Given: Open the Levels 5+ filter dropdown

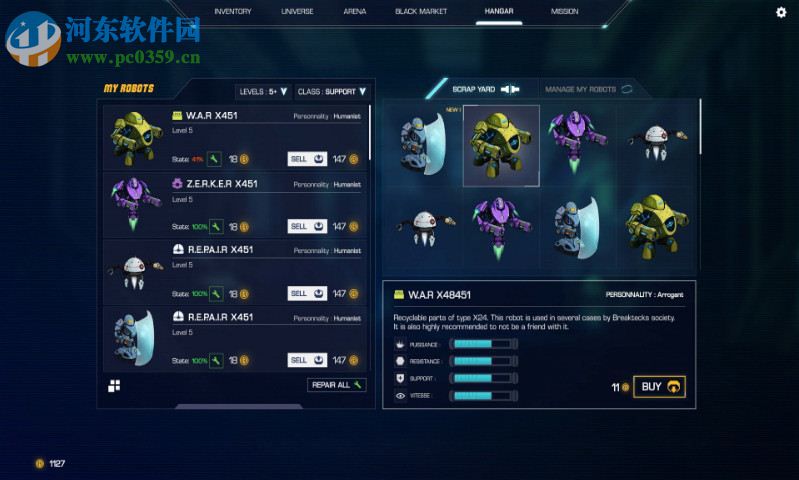Looking at the screenshot, I should tap(264, 91).
